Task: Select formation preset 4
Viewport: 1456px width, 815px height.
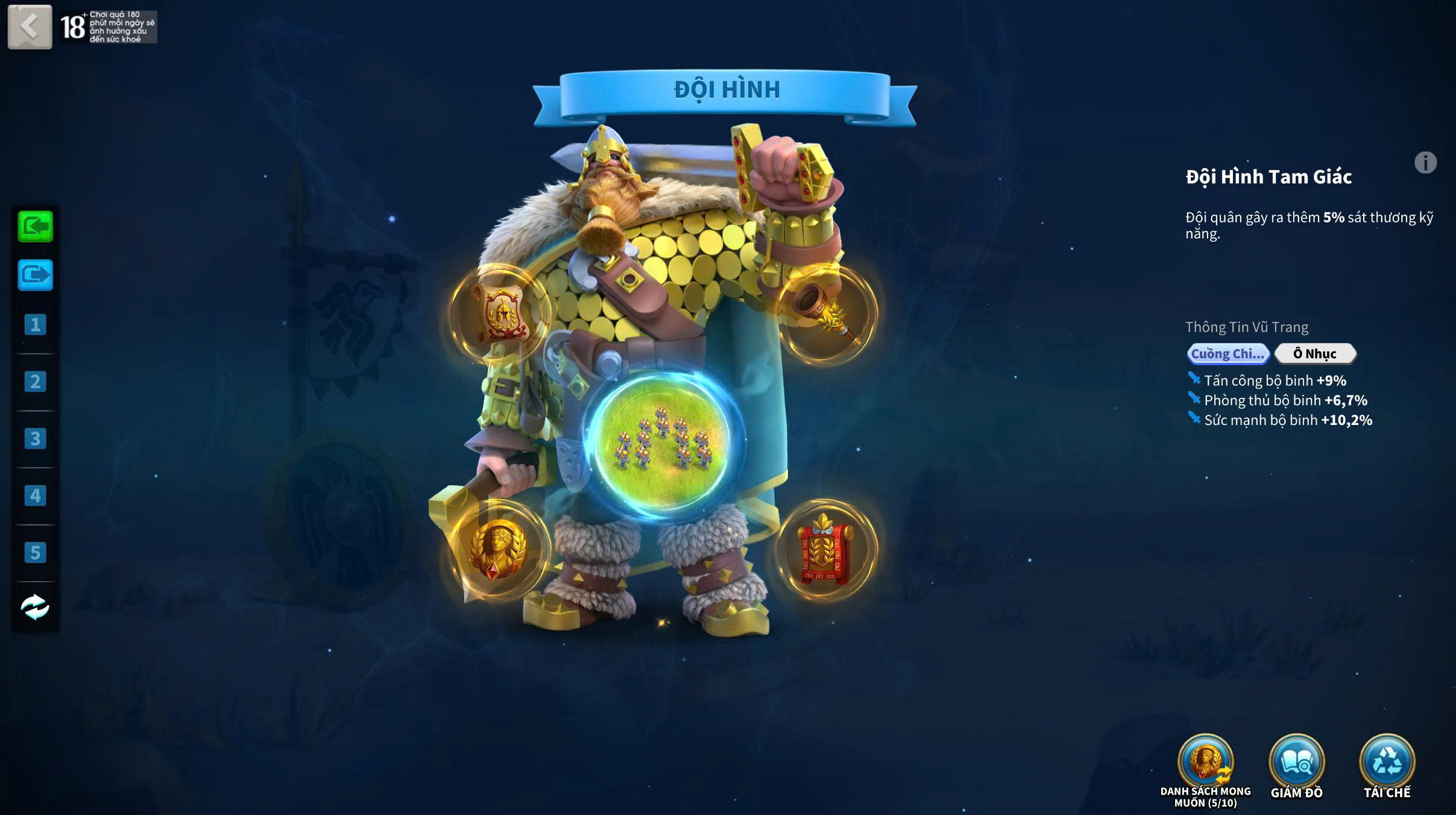Action: click(x=35, y=496)
